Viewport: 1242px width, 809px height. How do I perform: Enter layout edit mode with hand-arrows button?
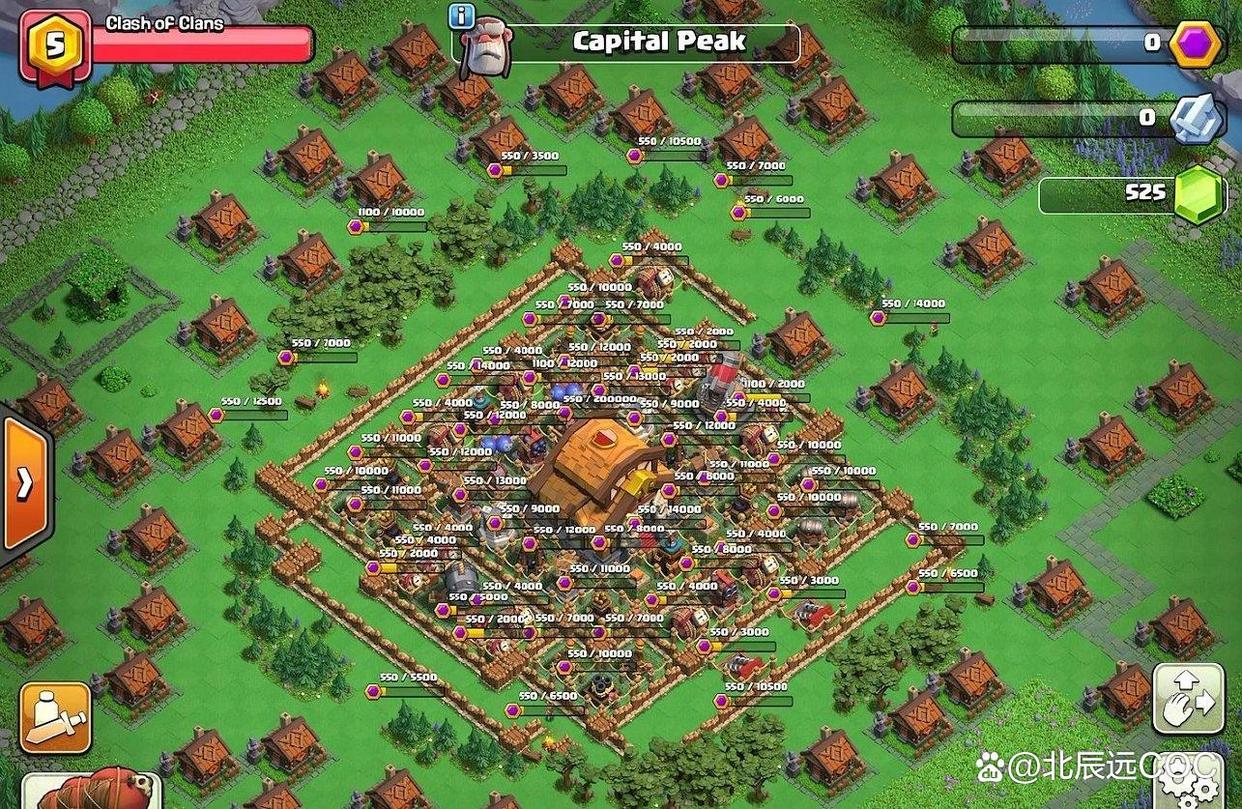[x=1188, y=699]
